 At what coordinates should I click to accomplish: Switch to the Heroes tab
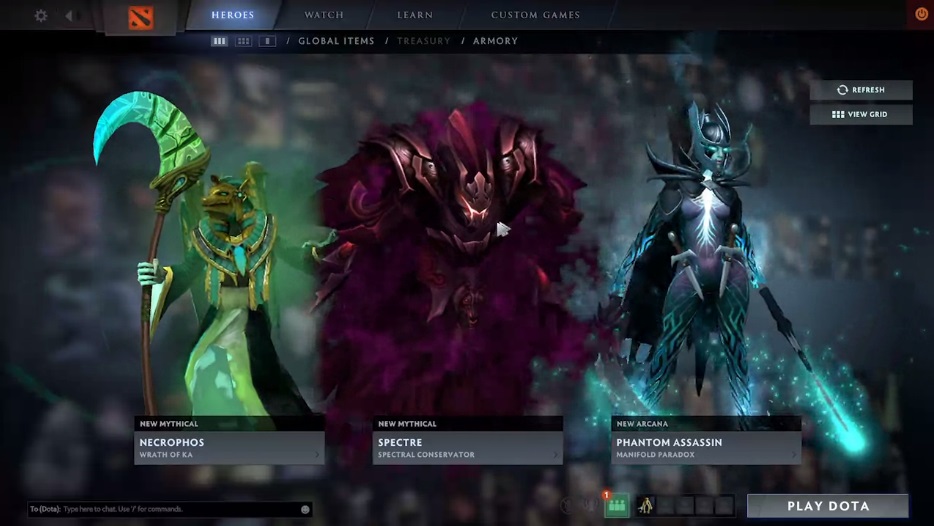(x=233, y=15)
